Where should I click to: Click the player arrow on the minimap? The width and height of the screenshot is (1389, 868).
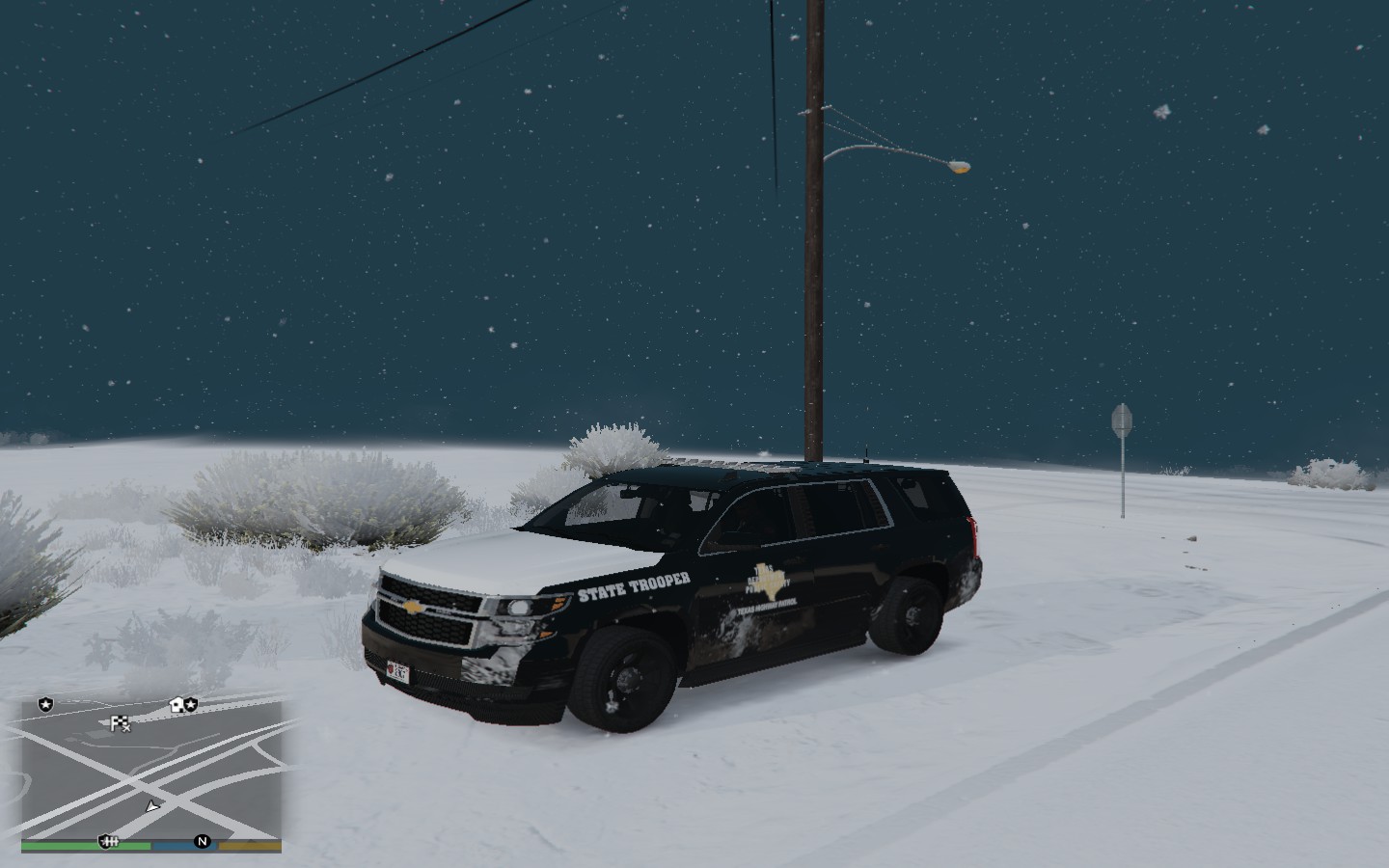(x=151, y=805)
